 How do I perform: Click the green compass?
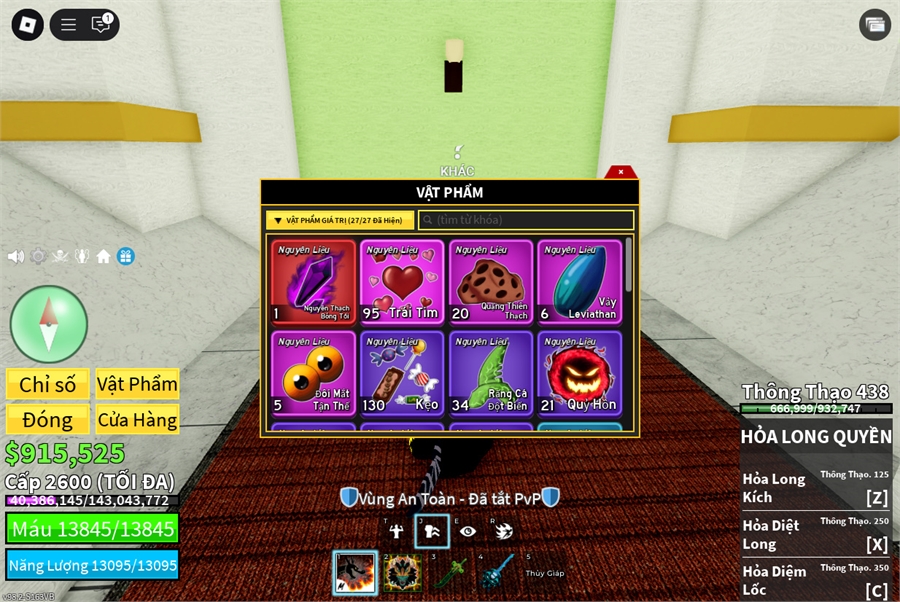point(49,324)
